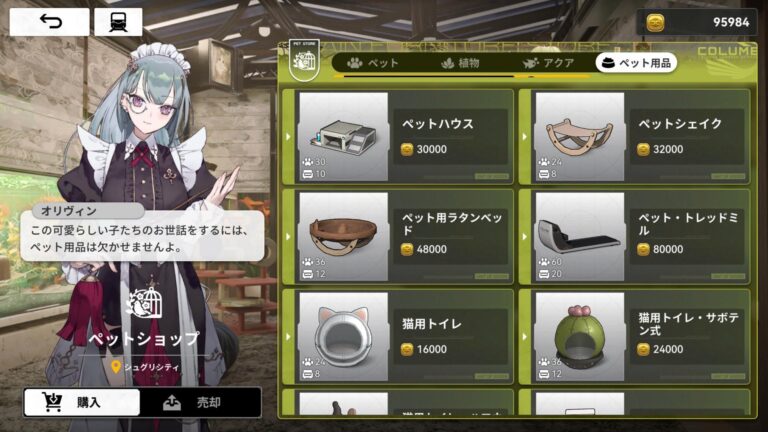This screenshot has height=432, width=768.
Task: Pick the ペット用ラタンベッド item
Action: pos(398,235)
